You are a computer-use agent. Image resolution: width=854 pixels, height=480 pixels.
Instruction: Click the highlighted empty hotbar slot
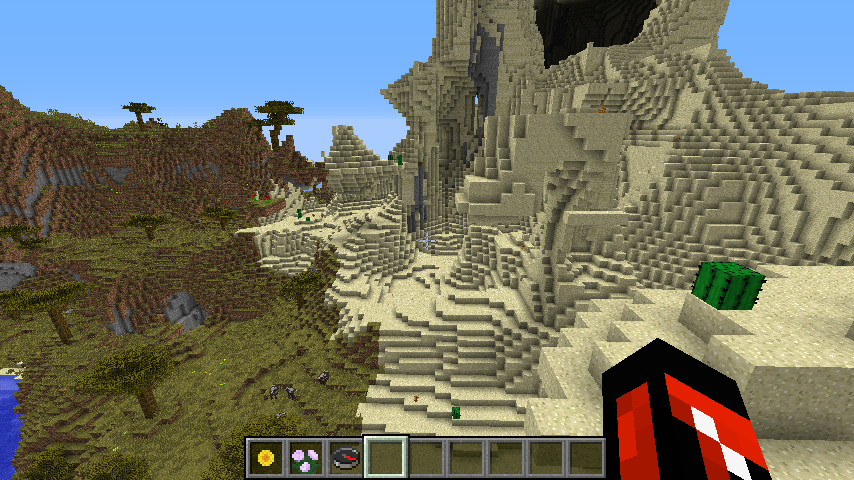(x=386, y=458)
